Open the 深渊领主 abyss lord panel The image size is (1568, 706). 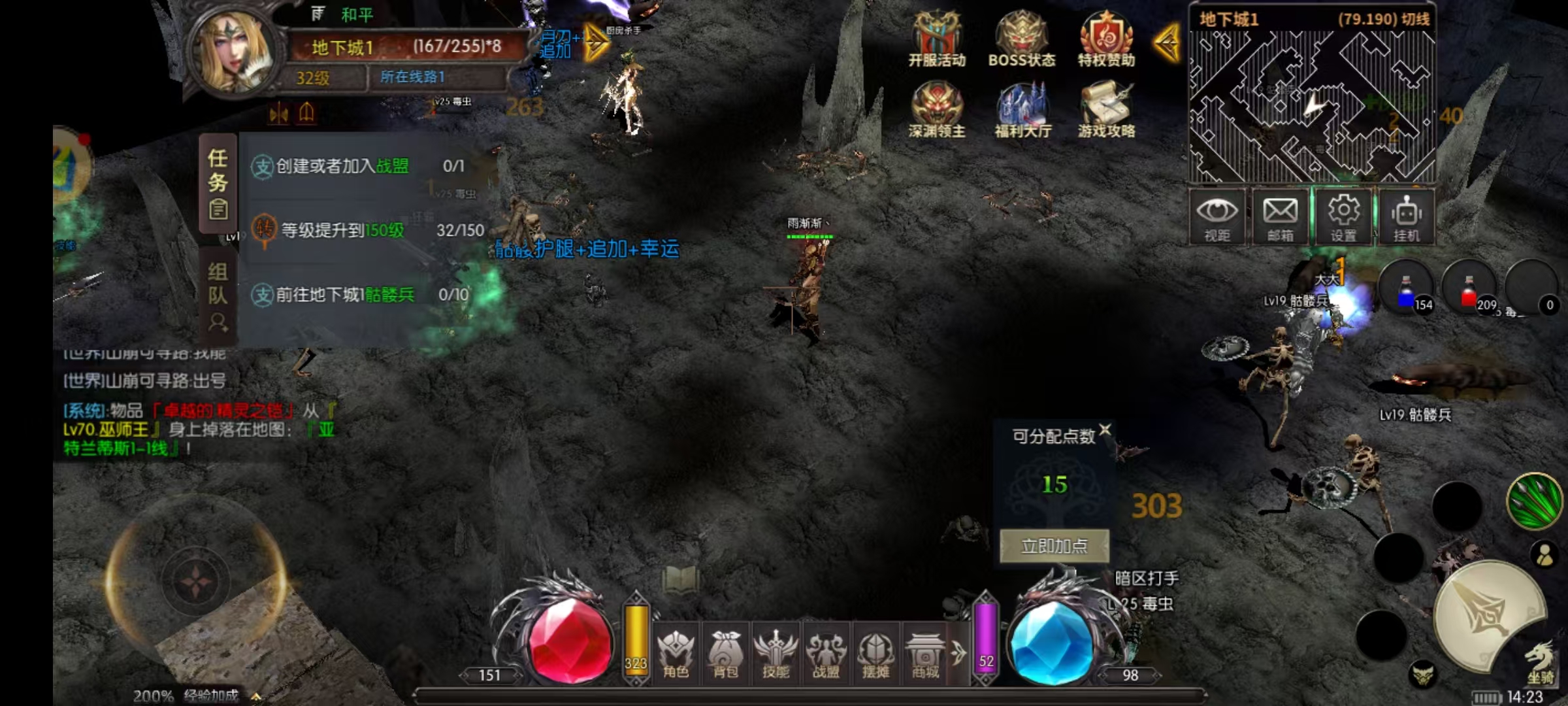click(x=938, y=108)
